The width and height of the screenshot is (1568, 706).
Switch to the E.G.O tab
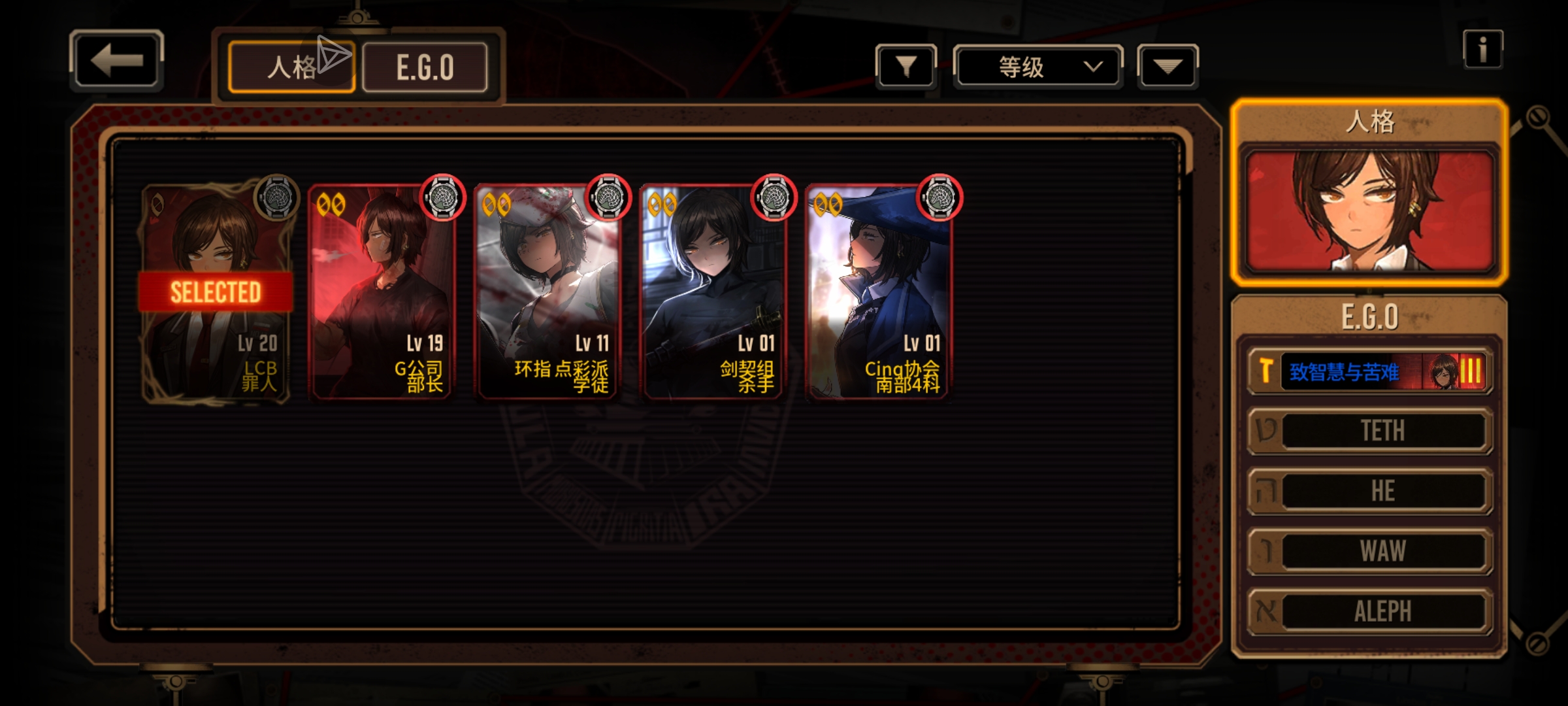[425, 67]
